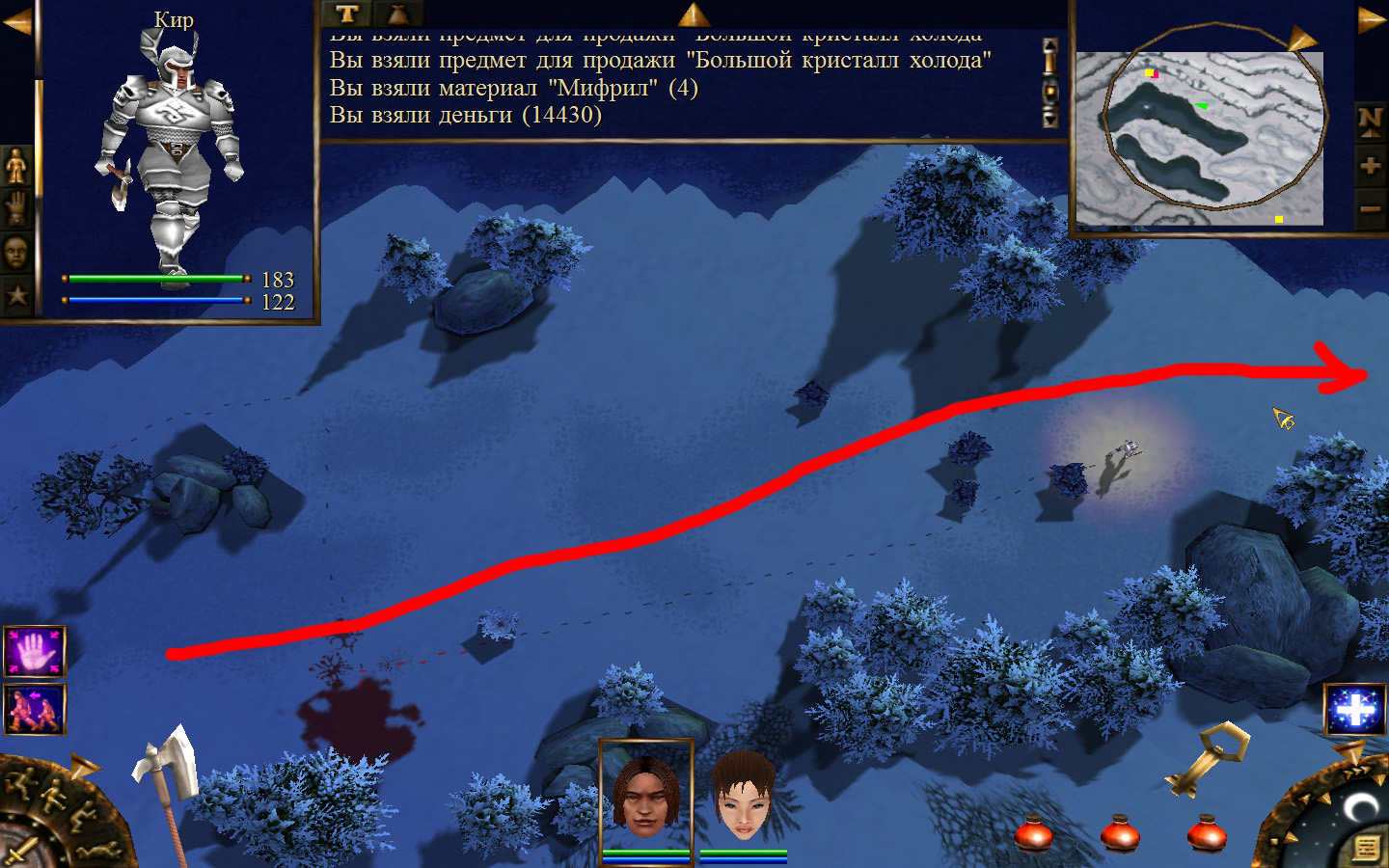Zoom out the minimap with minus
1389x868 pixels.
click(x=1370, y=208)
